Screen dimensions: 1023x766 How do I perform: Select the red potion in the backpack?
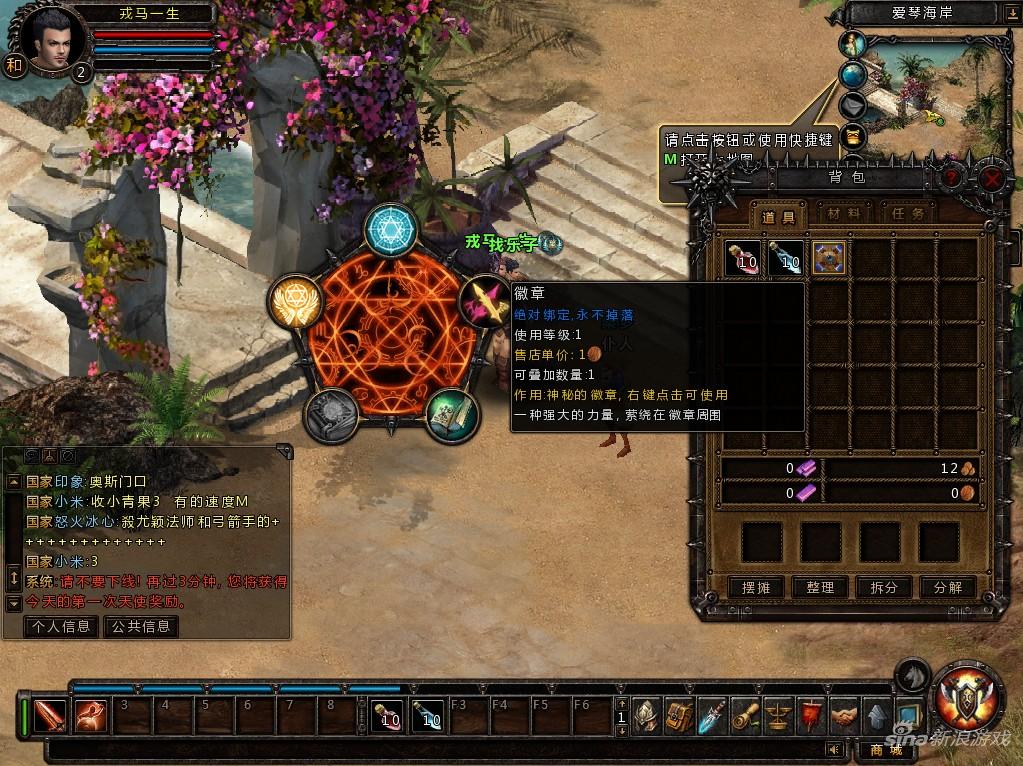pyautogui.click(x=743, y=258)
